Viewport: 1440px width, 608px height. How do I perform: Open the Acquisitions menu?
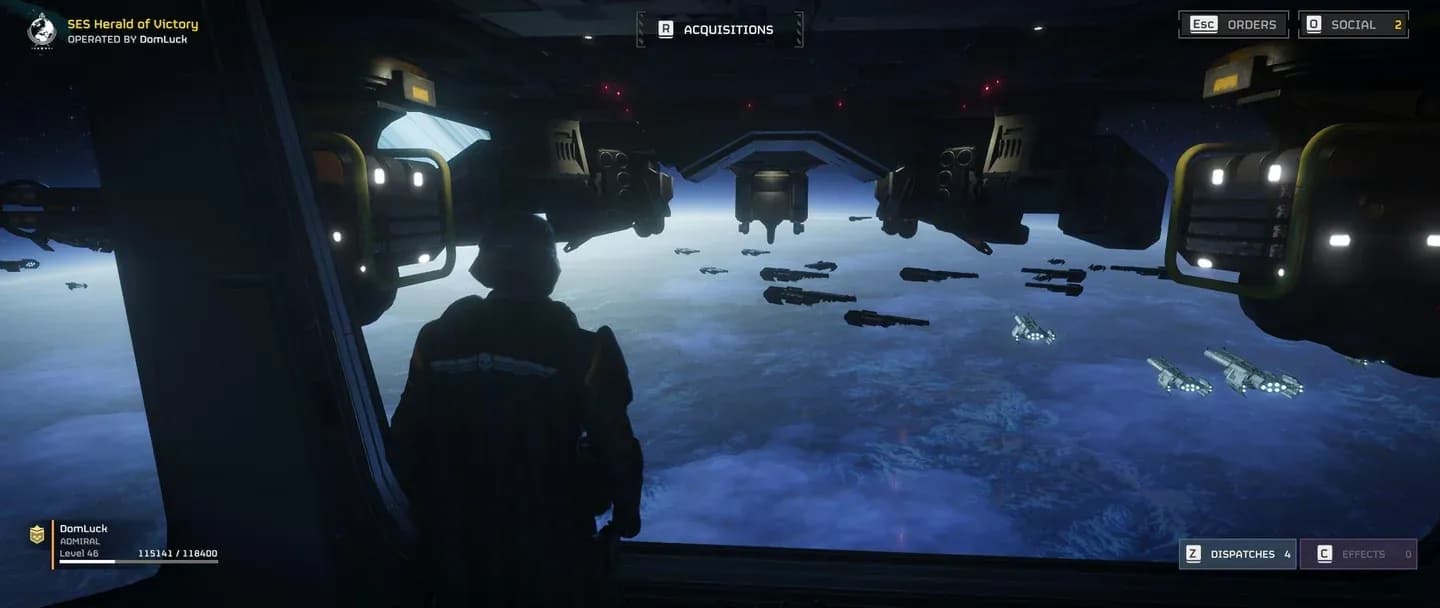tap(719, 30)
